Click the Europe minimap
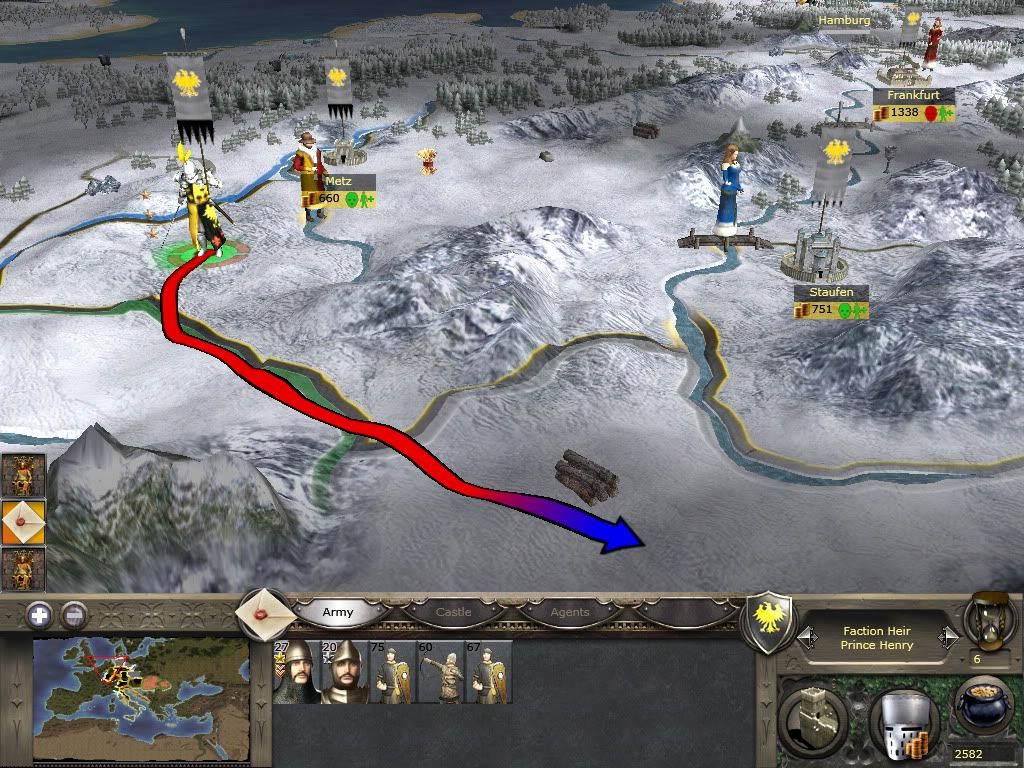The width and height of the screenshot is (1024, 768). click(x=141, y=696)
